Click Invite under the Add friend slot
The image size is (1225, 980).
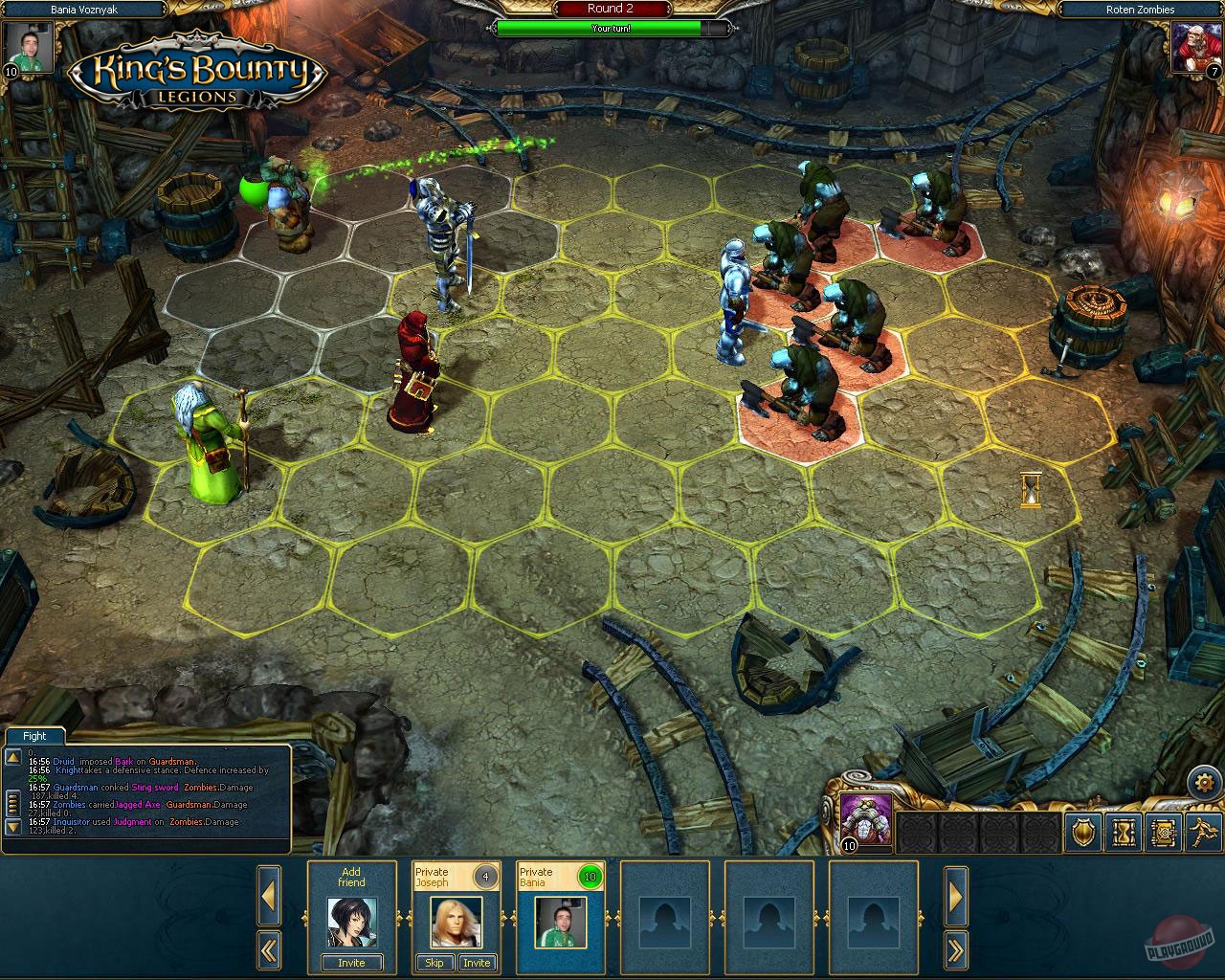pyautogui.click(x=350, y=963)
